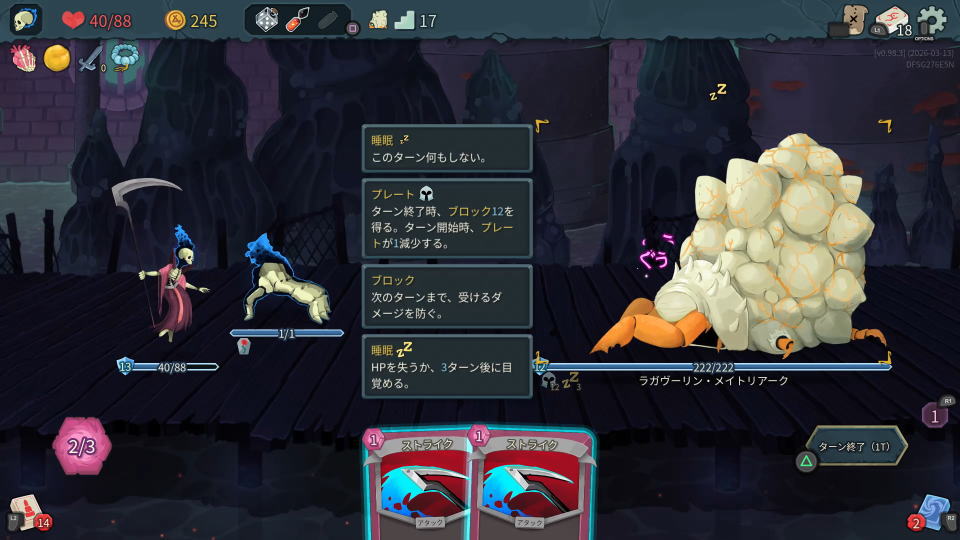Click the skull character portrait
Image resolution: width=960 pixels, height=540 pixels.
[x=25, y=20]
